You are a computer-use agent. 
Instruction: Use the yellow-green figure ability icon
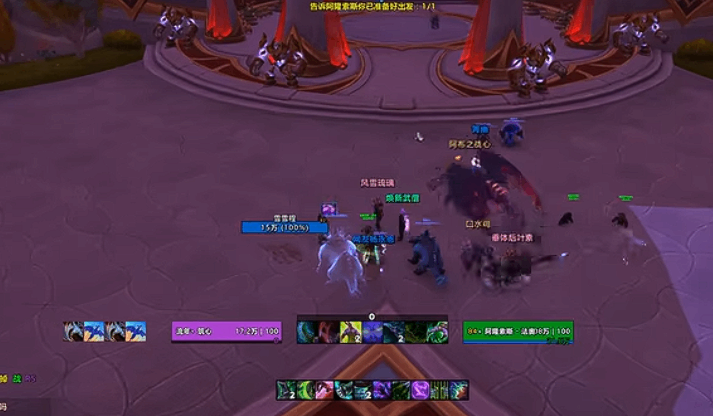click(x=350, y=332)
